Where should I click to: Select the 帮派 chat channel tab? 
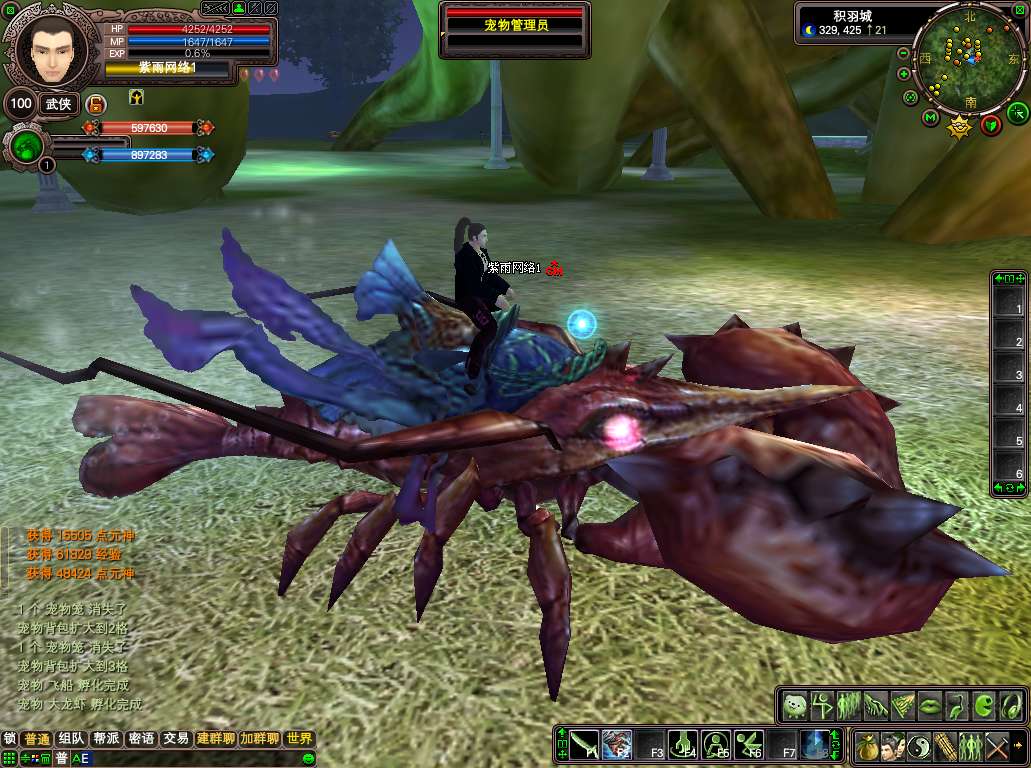(106, 739)
